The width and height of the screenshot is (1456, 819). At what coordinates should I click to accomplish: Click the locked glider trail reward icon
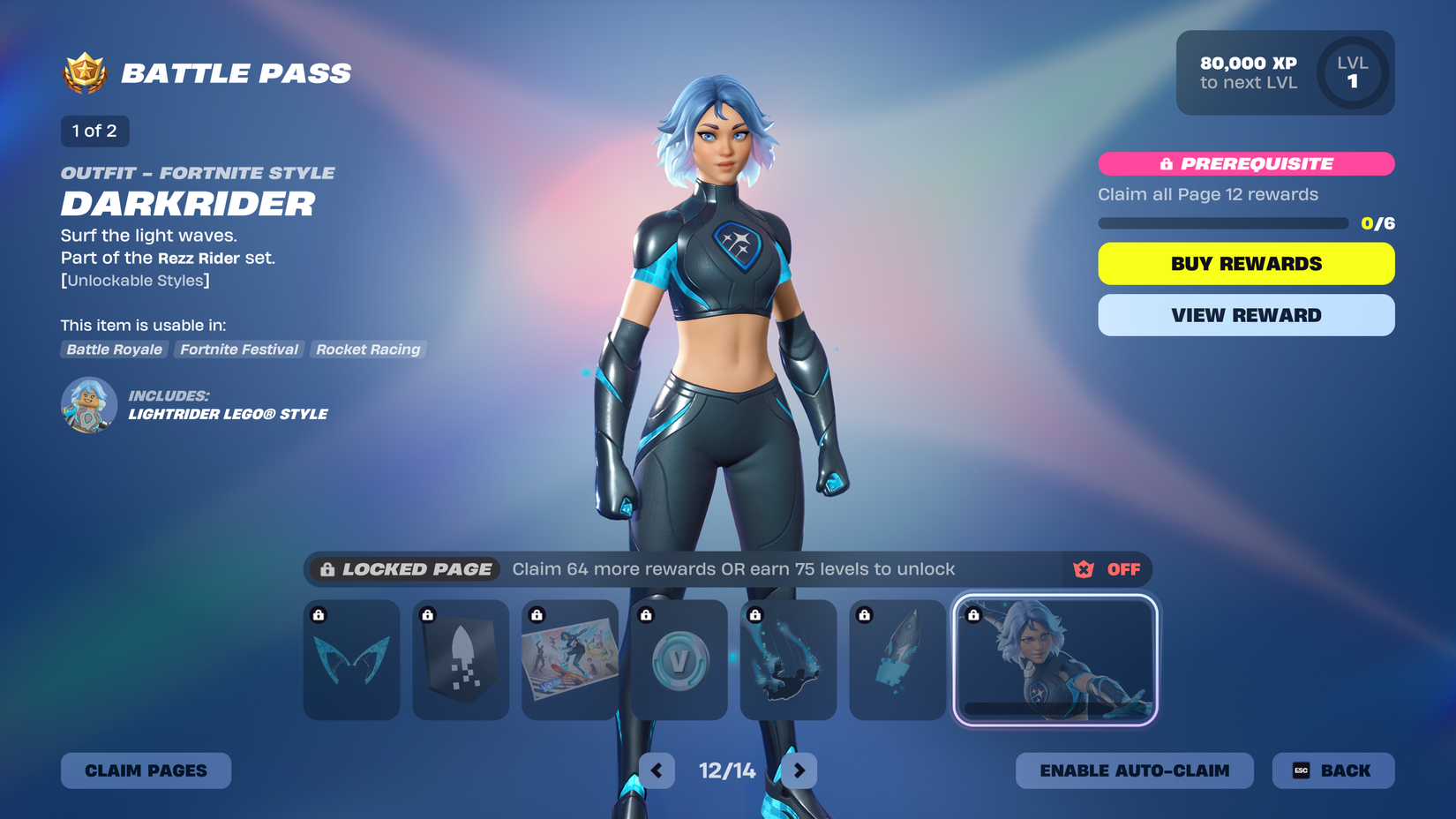tap(788, 660)
